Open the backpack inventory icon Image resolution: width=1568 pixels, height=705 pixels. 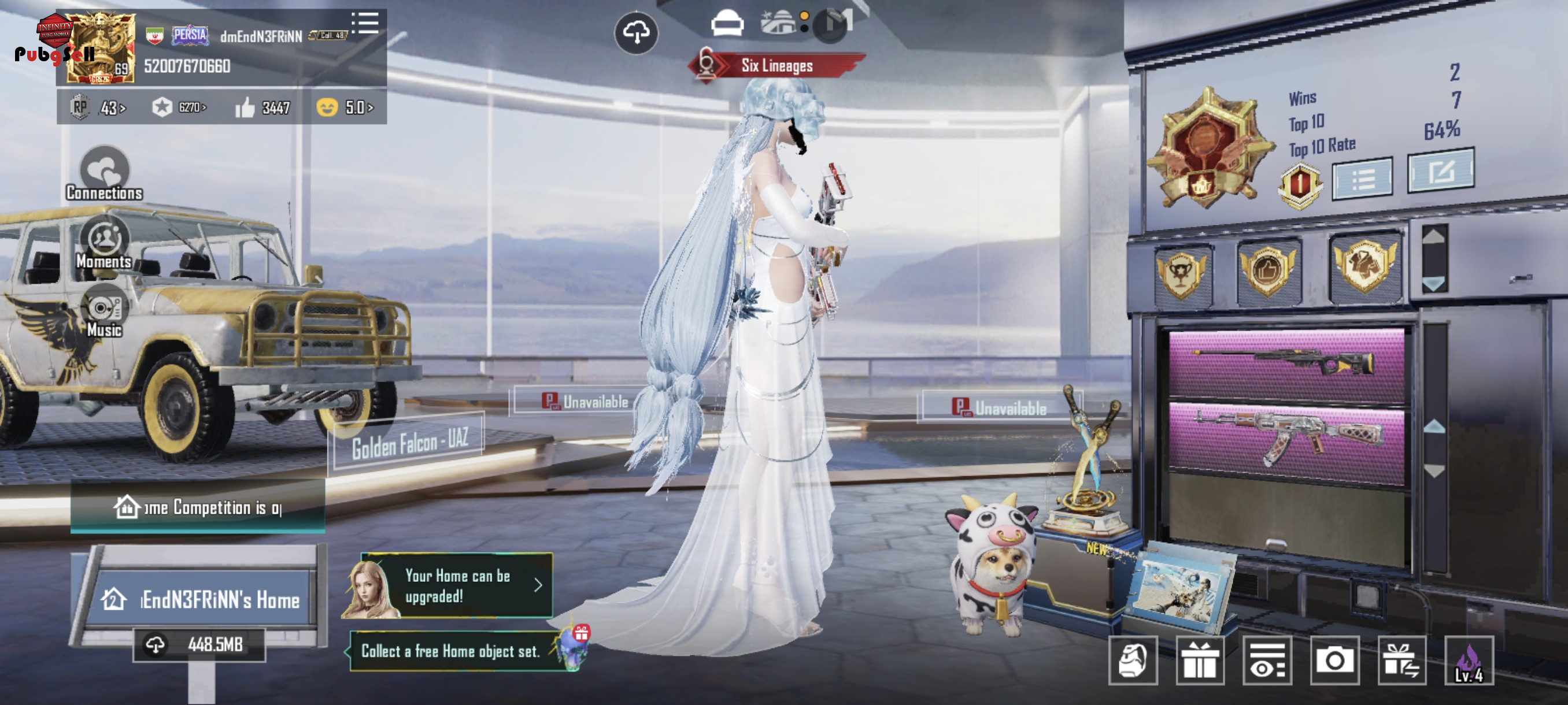pos(1133,661)
